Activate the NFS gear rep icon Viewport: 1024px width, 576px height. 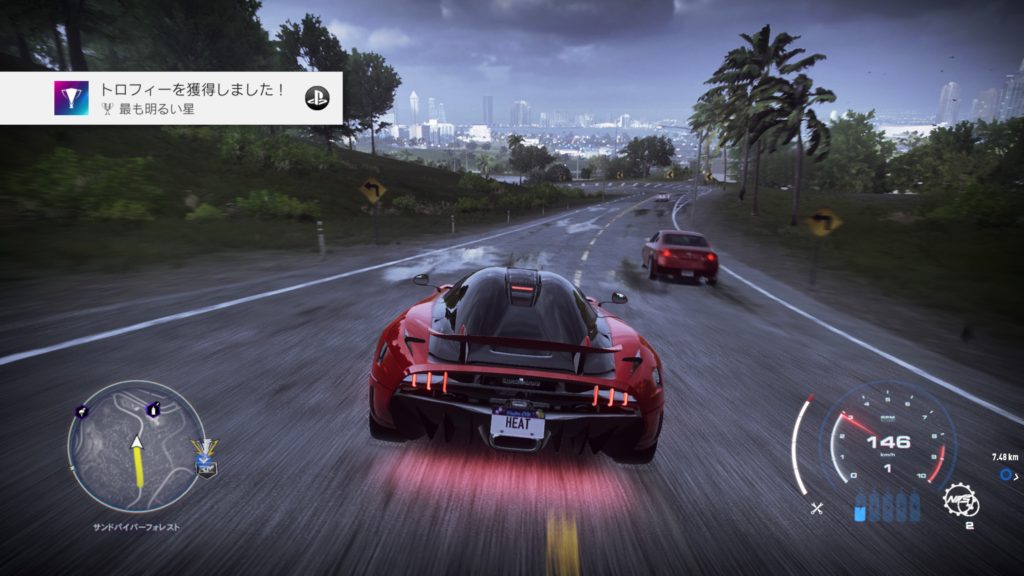[960, 500]
